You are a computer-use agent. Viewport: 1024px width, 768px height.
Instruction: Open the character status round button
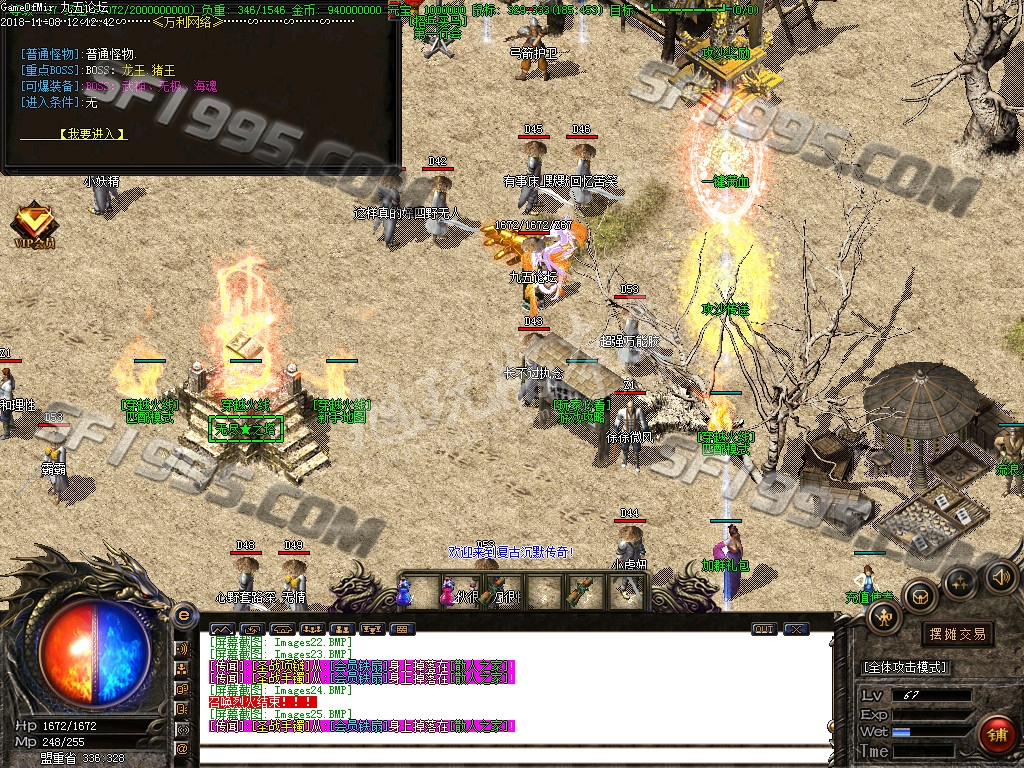pyautogui.click(x=884, y=617)
